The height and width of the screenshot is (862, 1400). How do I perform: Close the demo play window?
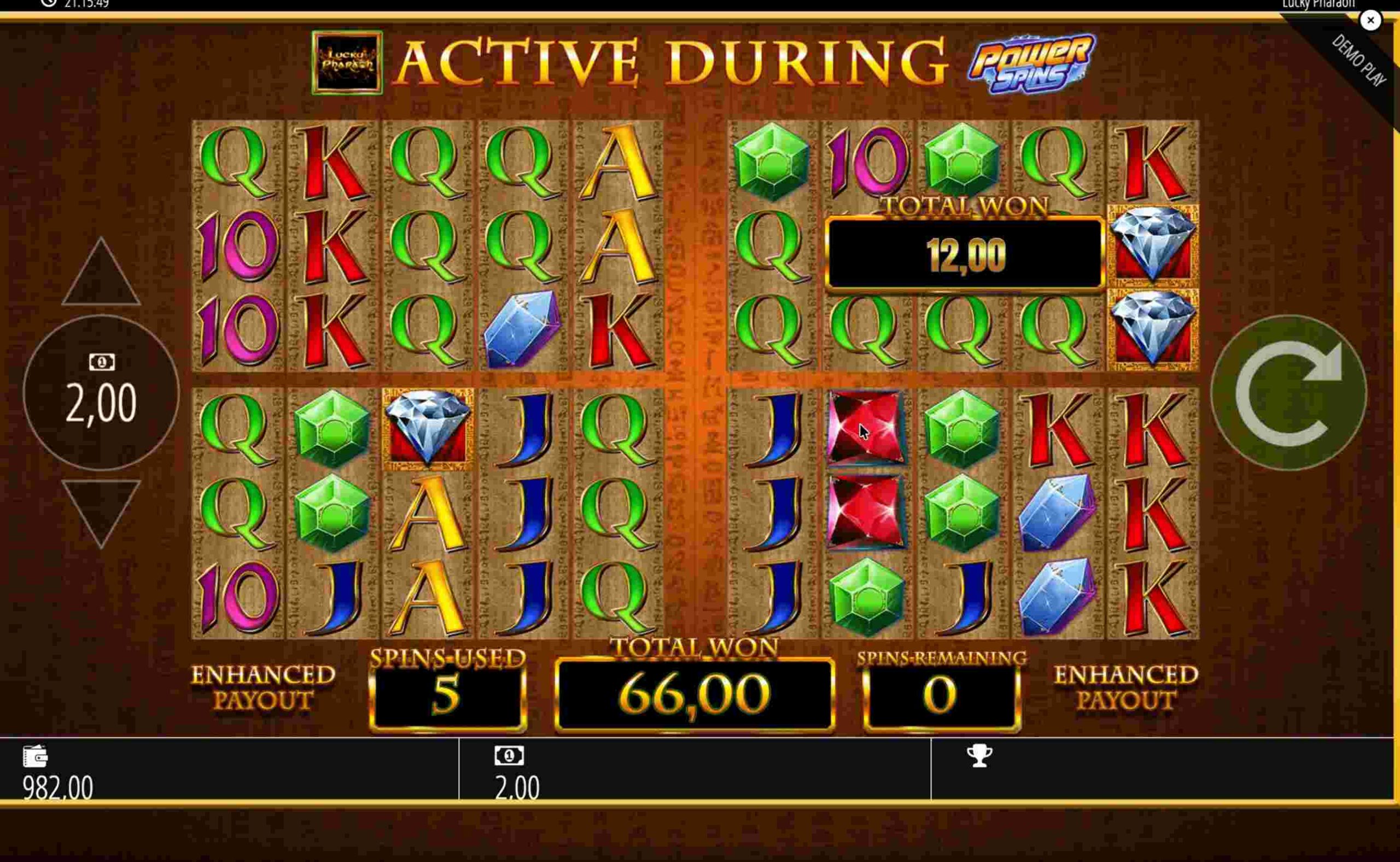[1370, 21]
